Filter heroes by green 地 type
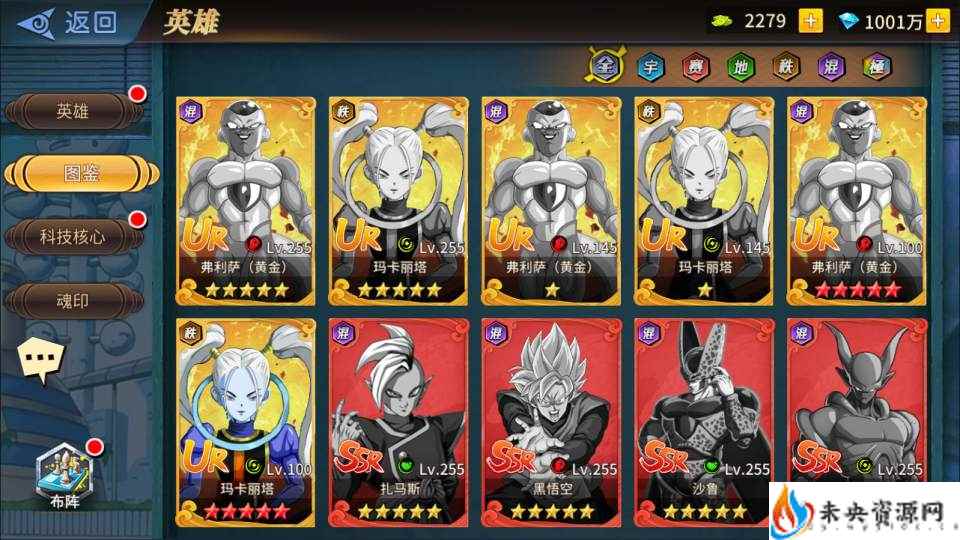The height and width of the screenshot is (540, 960). pos(741,67)
